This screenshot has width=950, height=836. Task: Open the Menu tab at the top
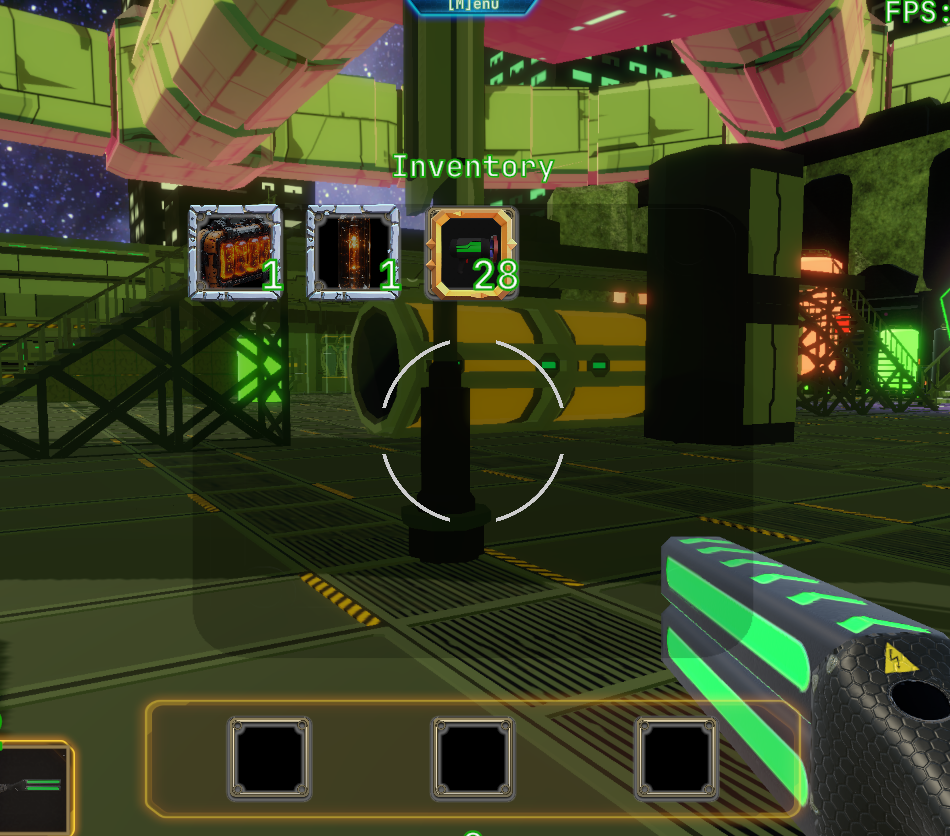(472, 5)
